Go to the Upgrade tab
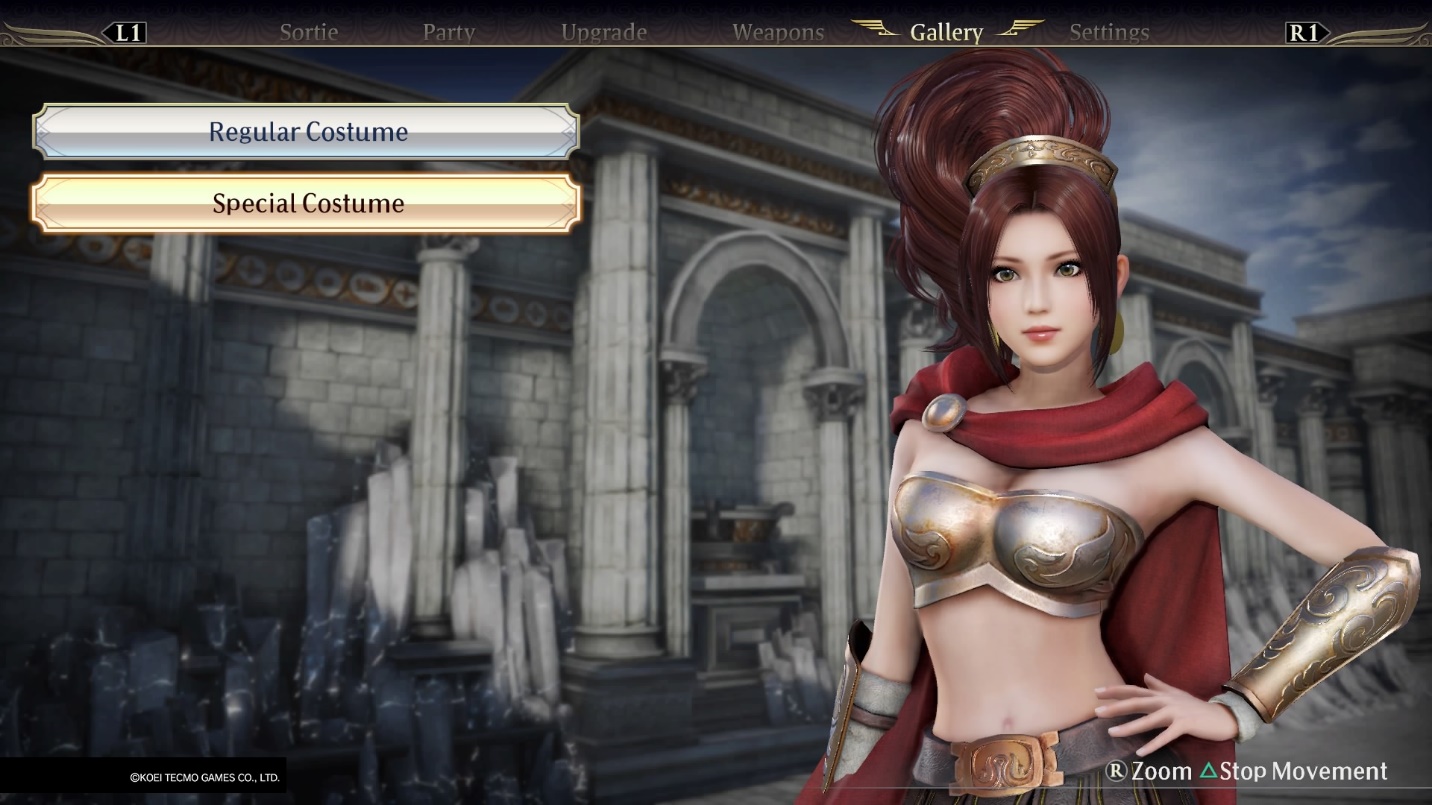This screenshot has width=1432, height=805. click(x=604, y=32)
